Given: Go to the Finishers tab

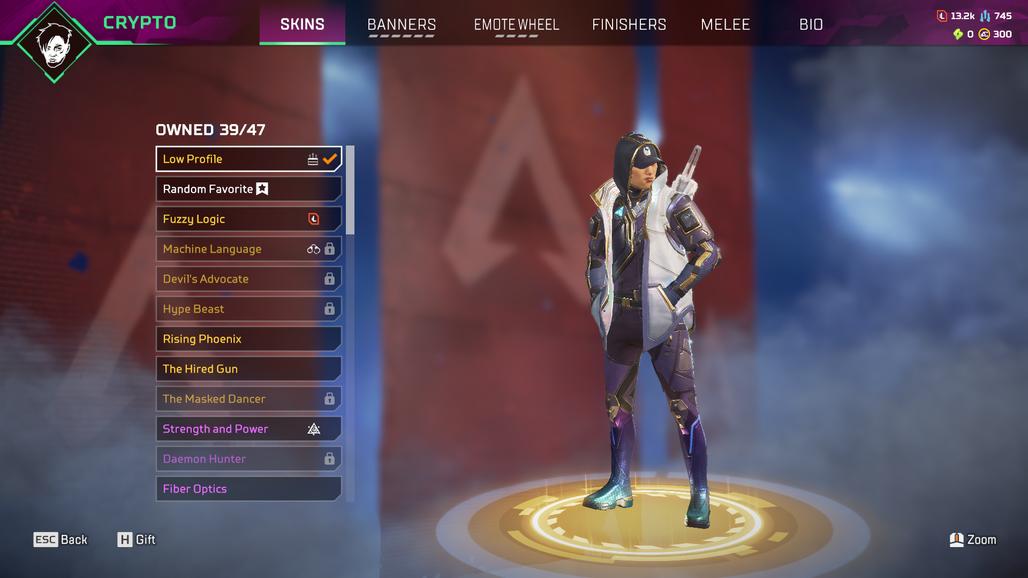Looking at the screenshot, I should pos(629,24).
